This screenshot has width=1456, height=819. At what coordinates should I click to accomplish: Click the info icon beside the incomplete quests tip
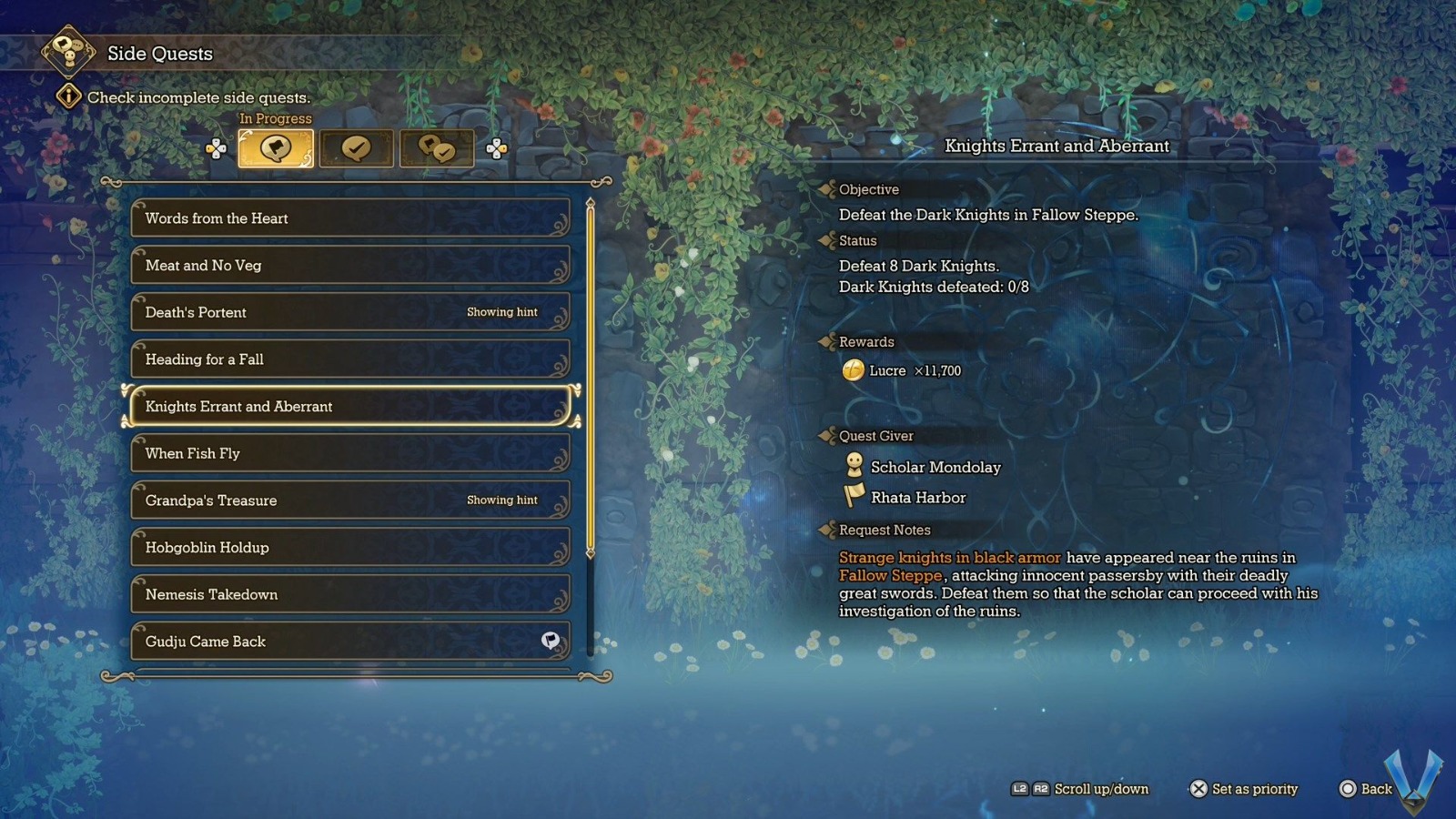pos(68,96)
